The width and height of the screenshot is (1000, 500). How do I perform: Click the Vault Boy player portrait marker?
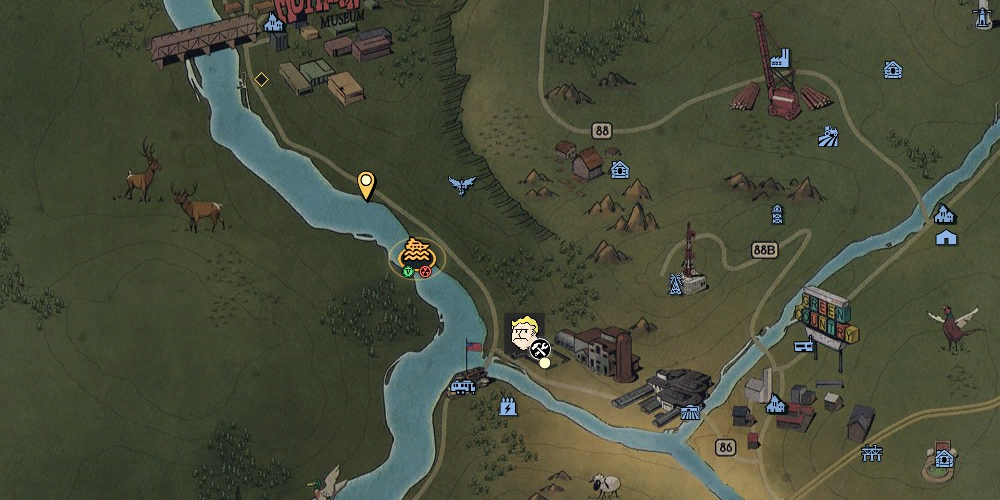point(522,334)
